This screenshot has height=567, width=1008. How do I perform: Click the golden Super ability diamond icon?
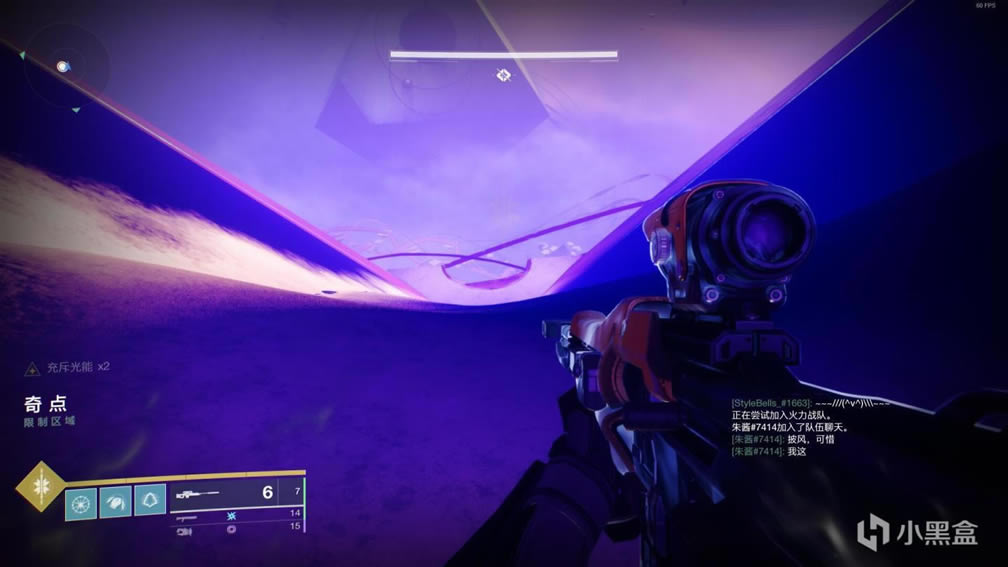coord(40,488)
